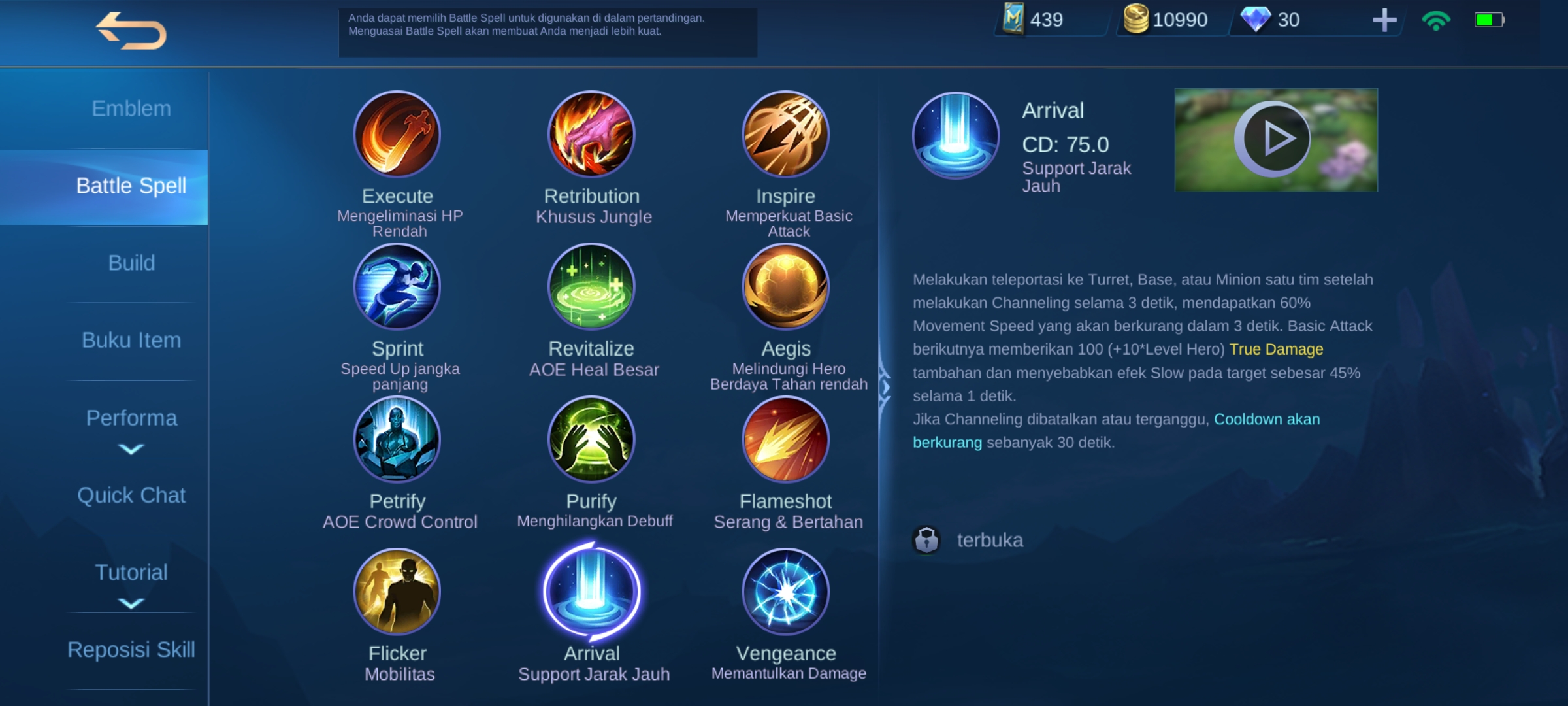
Task: Open Buku Item from the sidebar
Action: [x=131, y=340]
